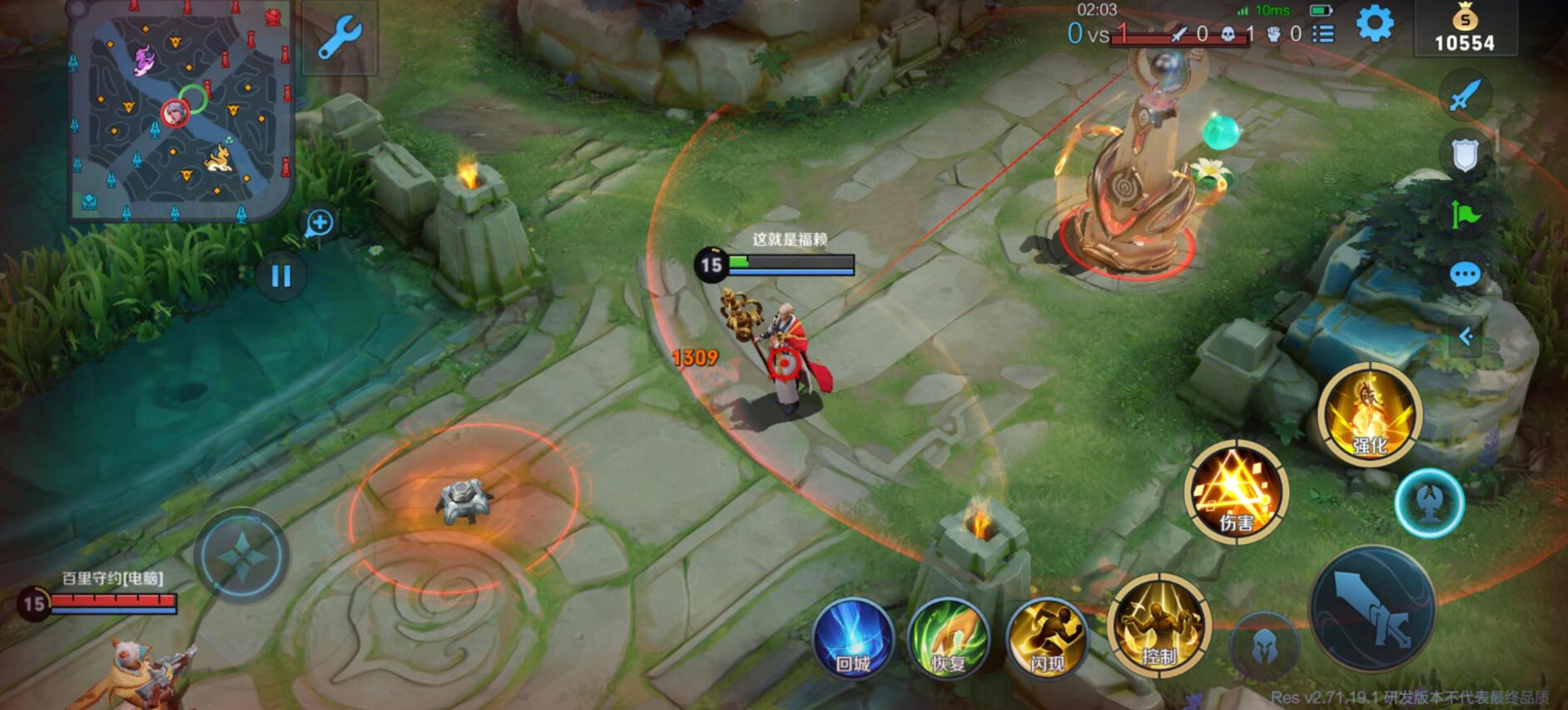Image resolution: width=1568 pixels, height=710 pixels.
Task: Use the 伤害 skill
Action: click(x=1236, y=491)
